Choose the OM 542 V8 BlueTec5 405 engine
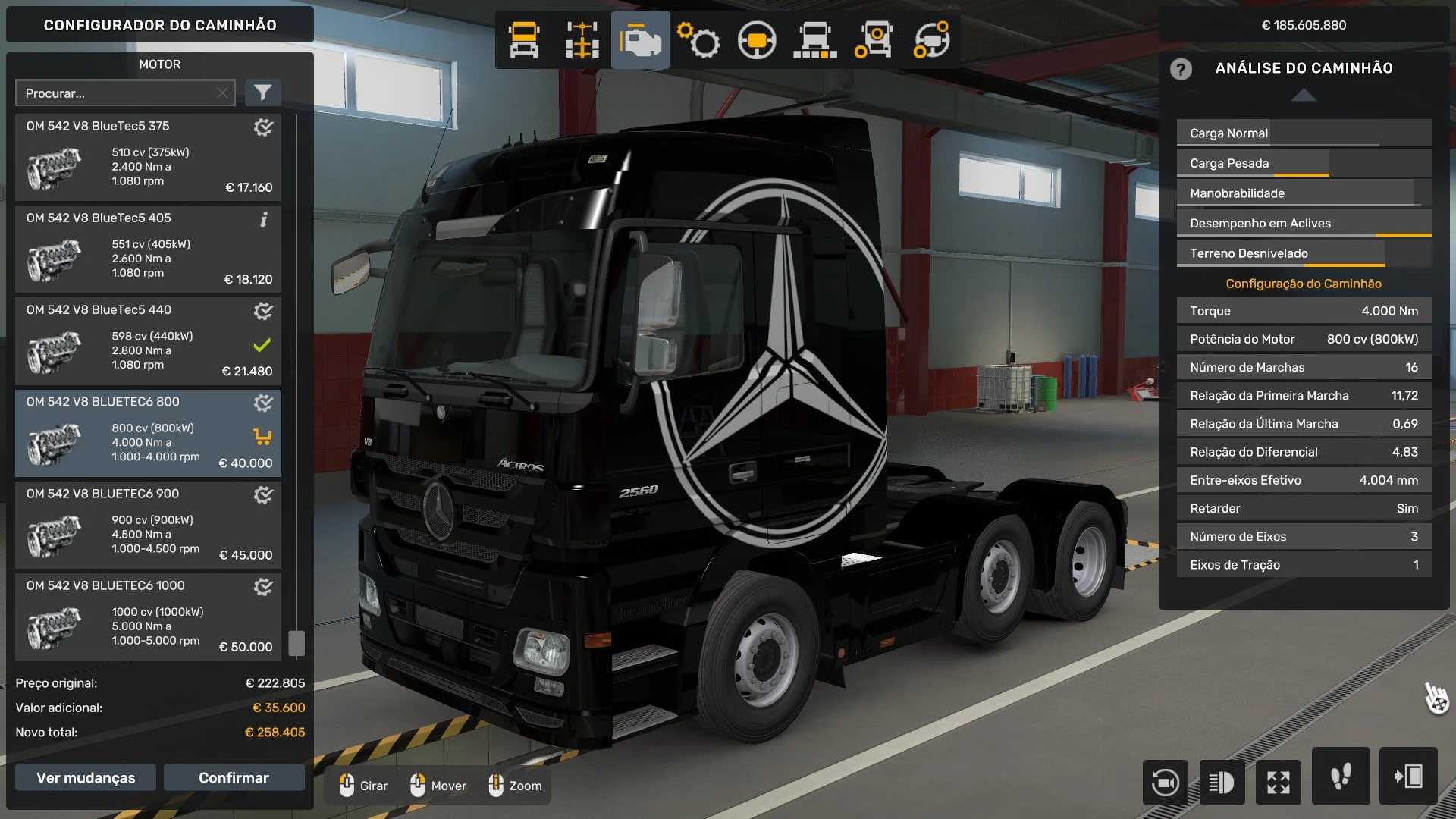The height and width of the screenshot is (819, 1456). [148, 249]
